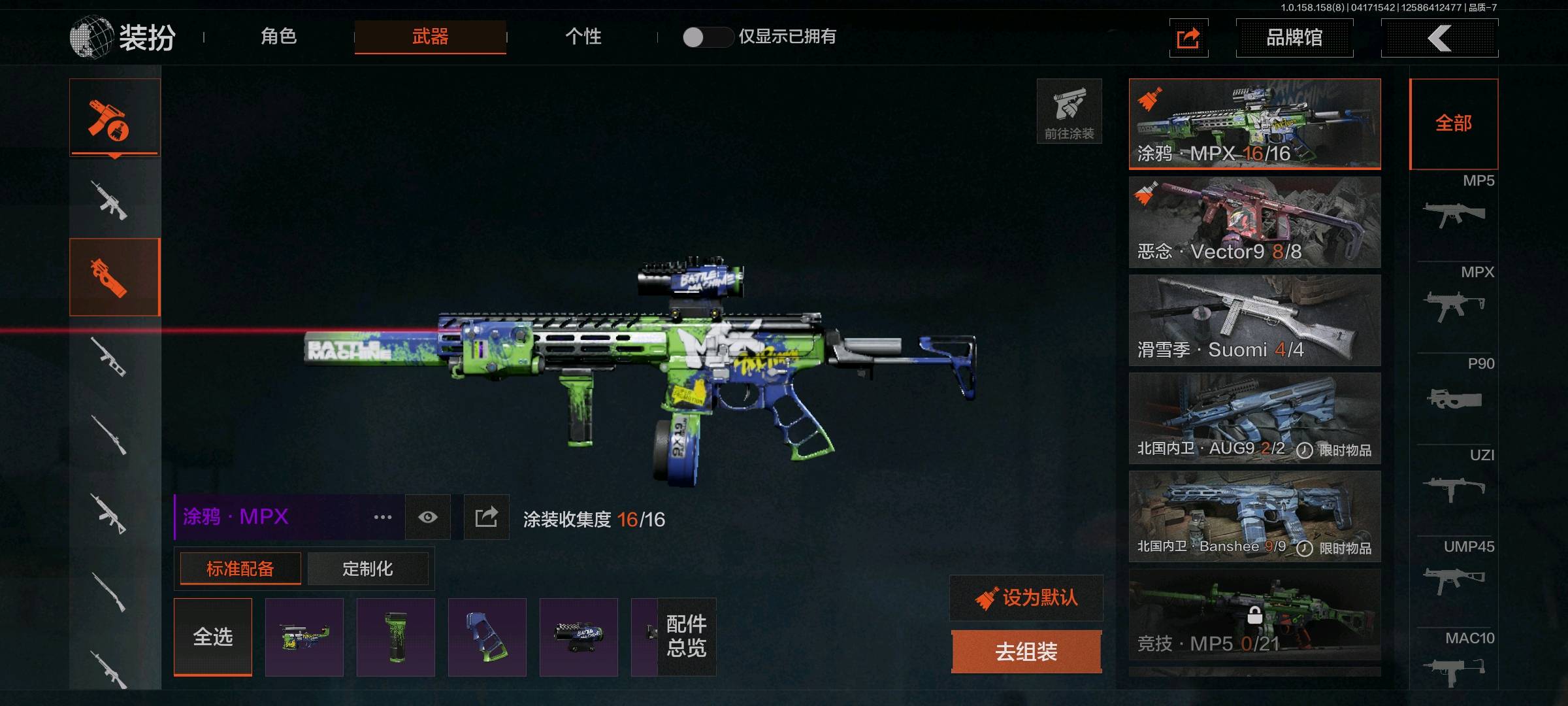
Task: Switch to the 角色 tab
Action: (x=279, y=37)
